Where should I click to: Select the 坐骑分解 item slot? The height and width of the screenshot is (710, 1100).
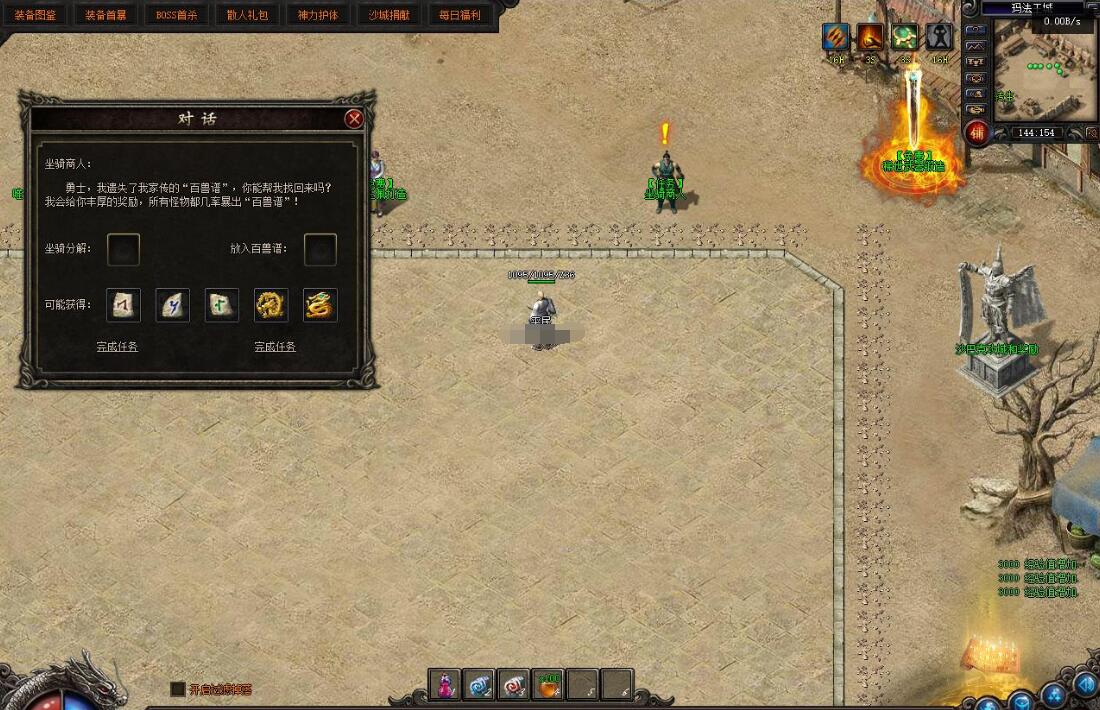coord(123,250)
